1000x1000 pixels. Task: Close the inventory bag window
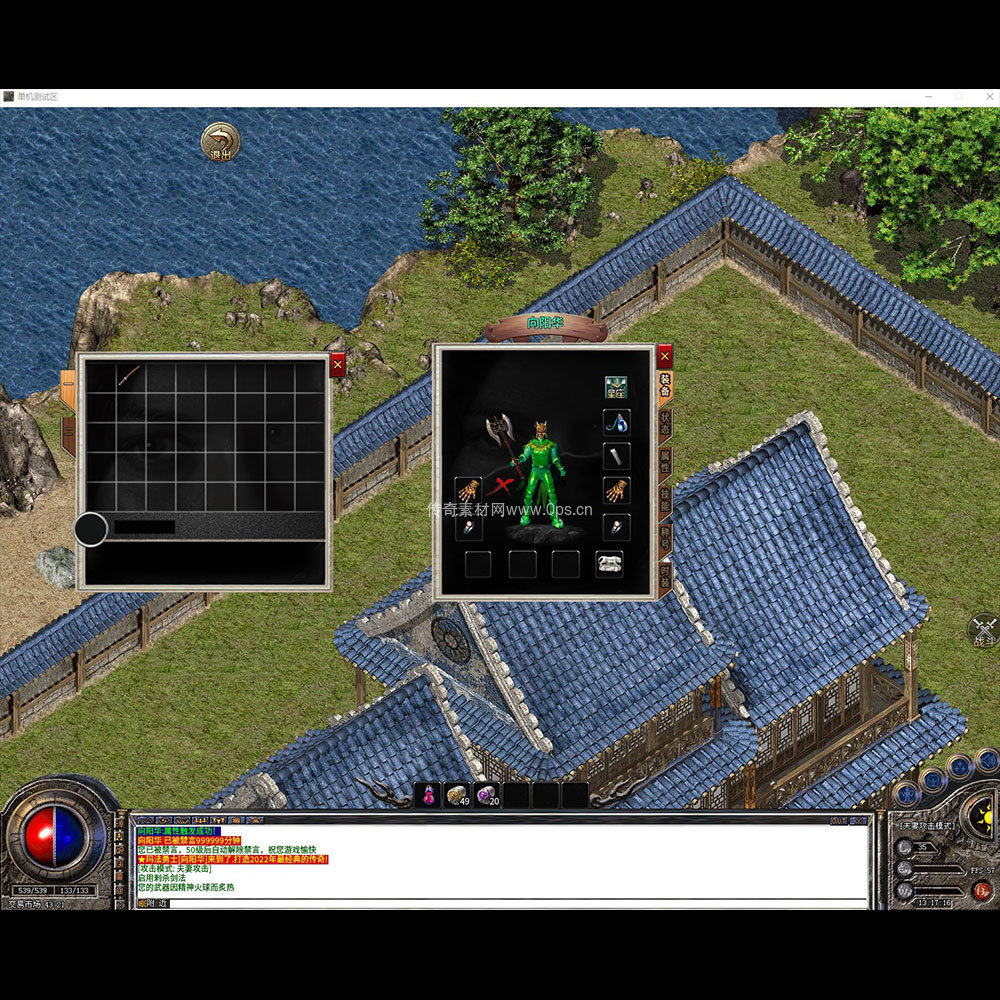coord(337,365)
